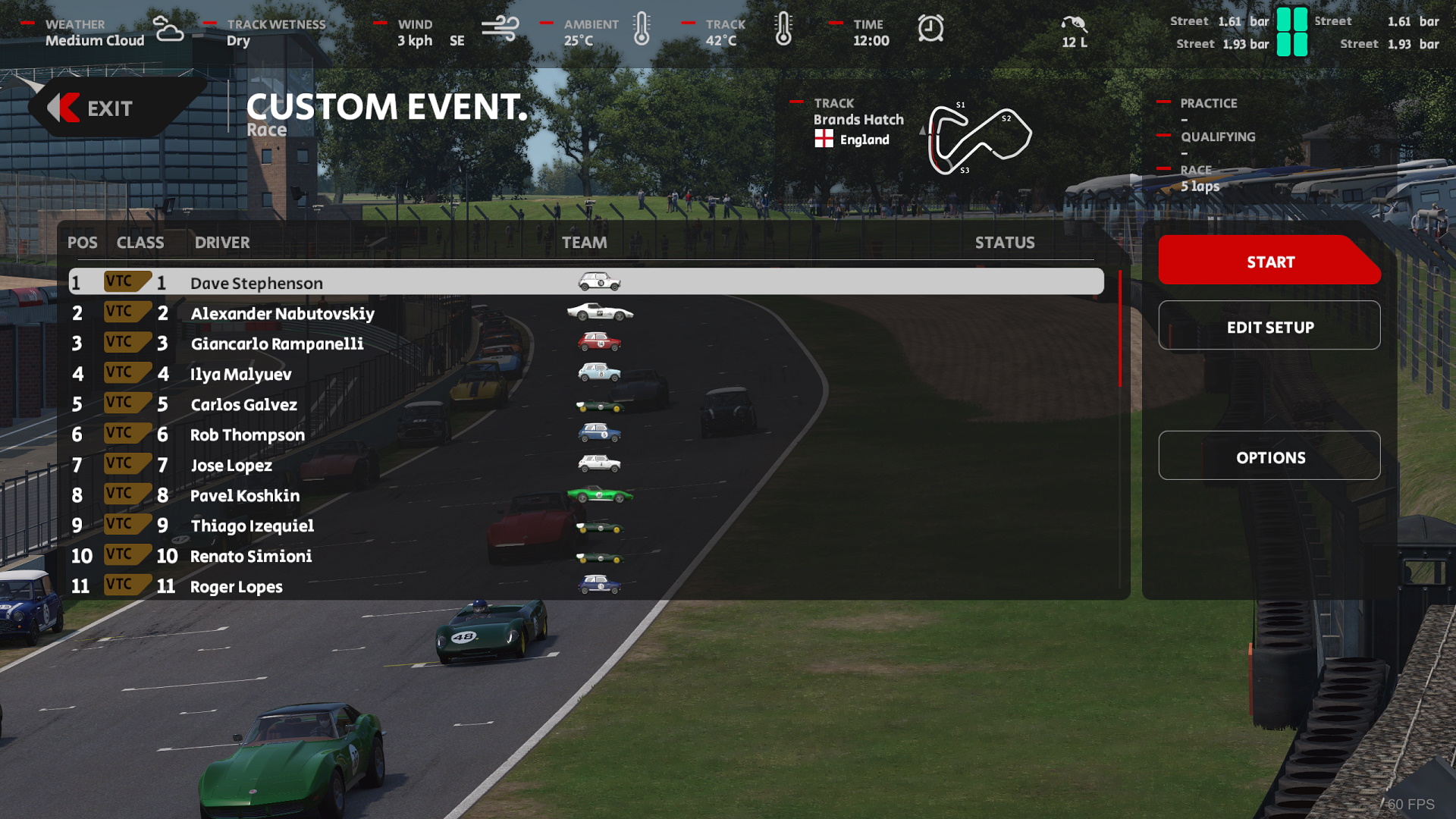Open the Options menu
1456x819 pixels.
(x=1269, y=457)
